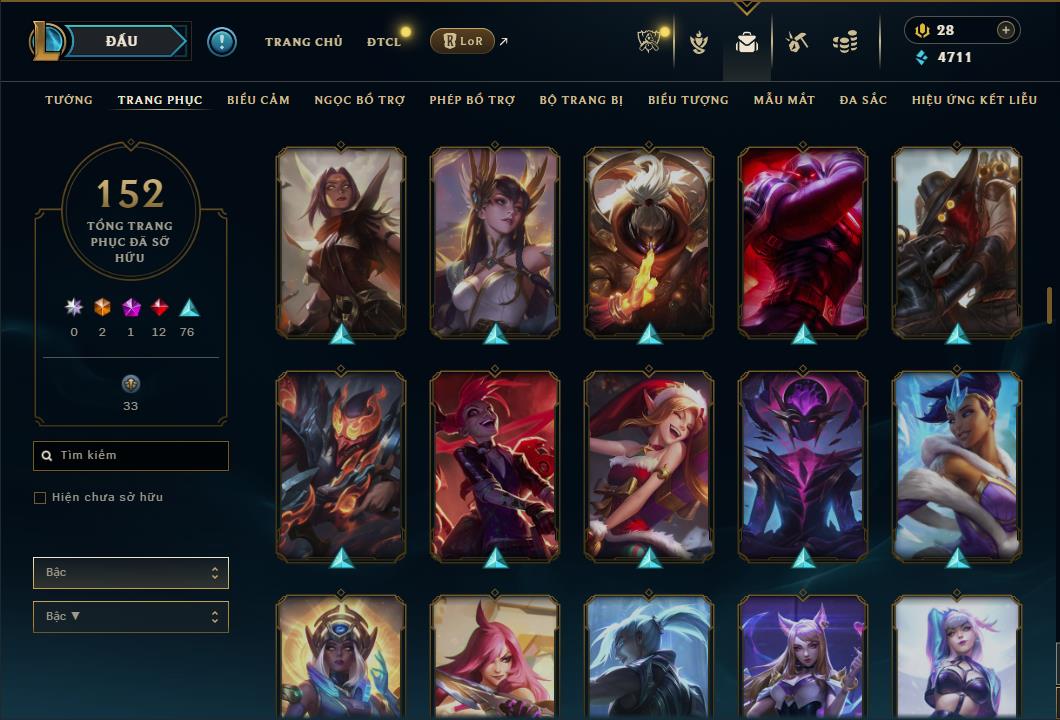Type in the Tìm kiếm search box
The image size is (1060, 720).
pyautogui.click(x=140, y=456)
